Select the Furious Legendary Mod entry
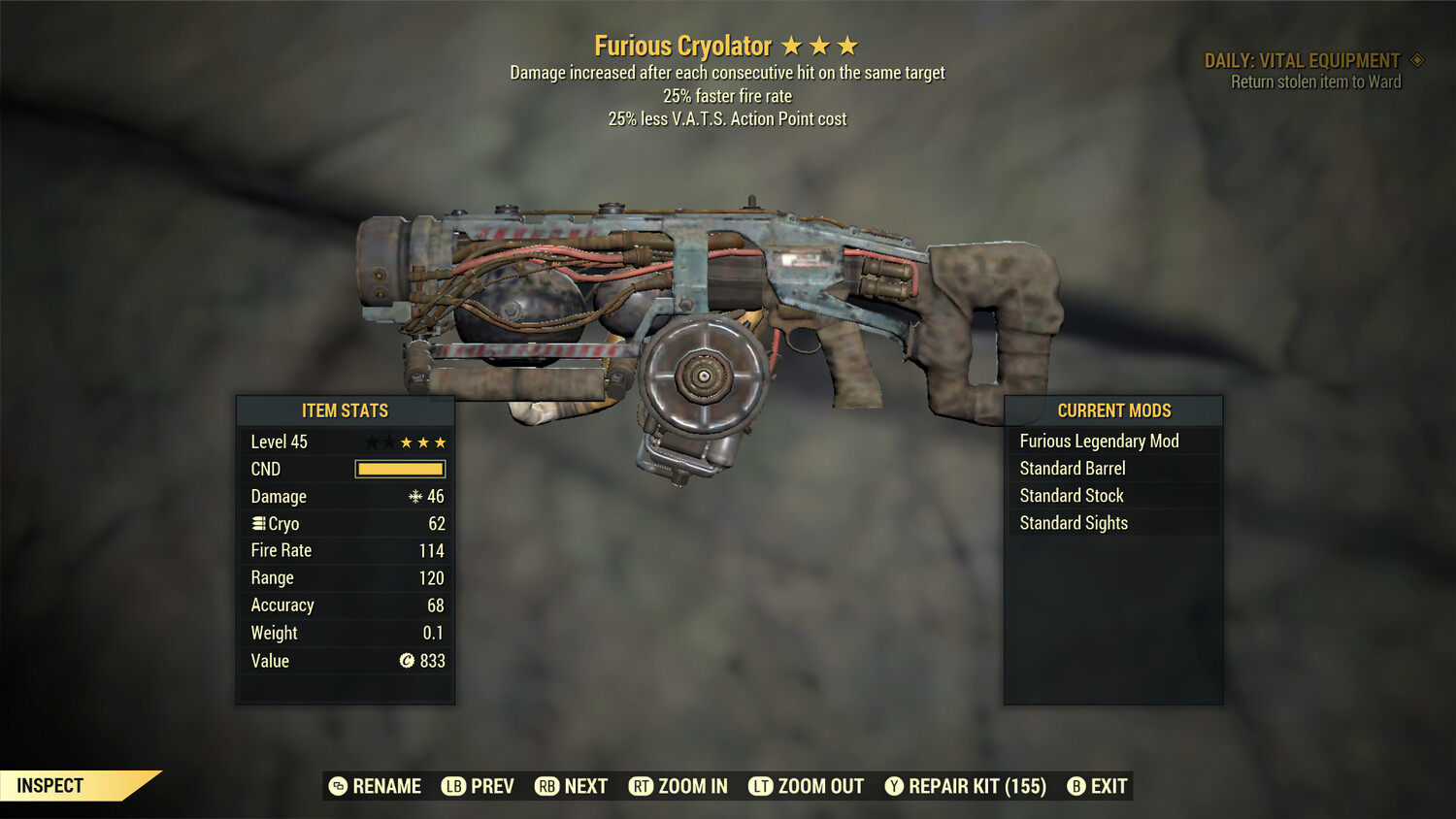Viewport: 1456px width, 819px height. point(1099,441)
